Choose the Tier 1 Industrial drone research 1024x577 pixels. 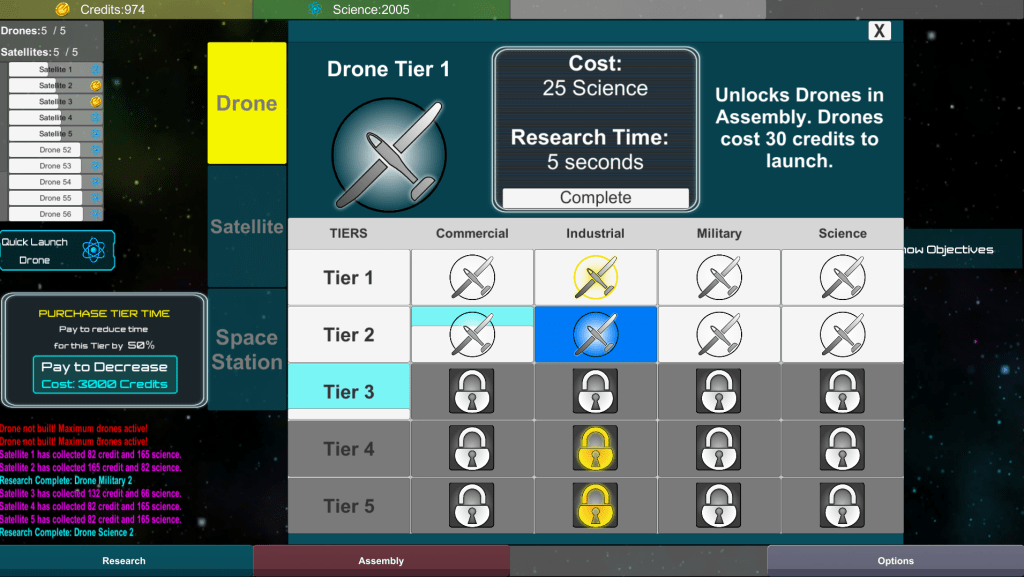pyautogui.click(x=595, y=277)
